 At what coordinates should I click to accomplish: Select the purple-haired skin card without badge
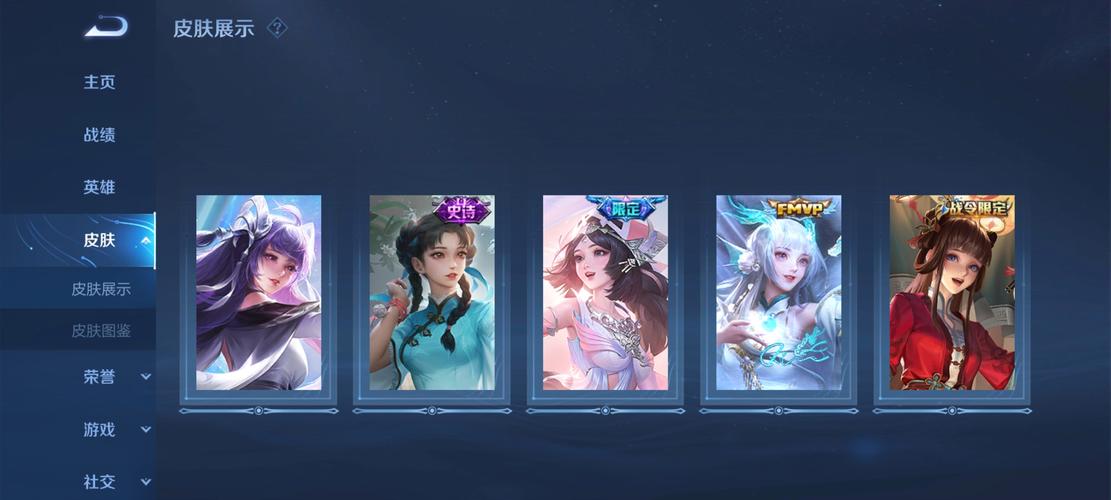pyautogui.click(x=259, y=293)
